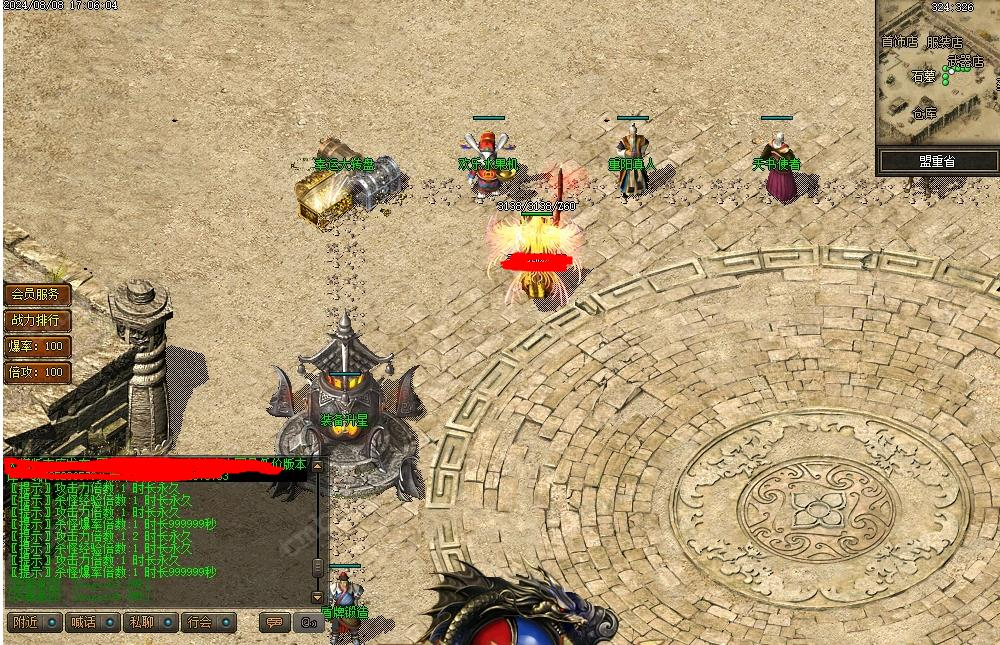Open the 会员服务 member services button
This screenshot has height=645, width=1000.
pos(37,295)
